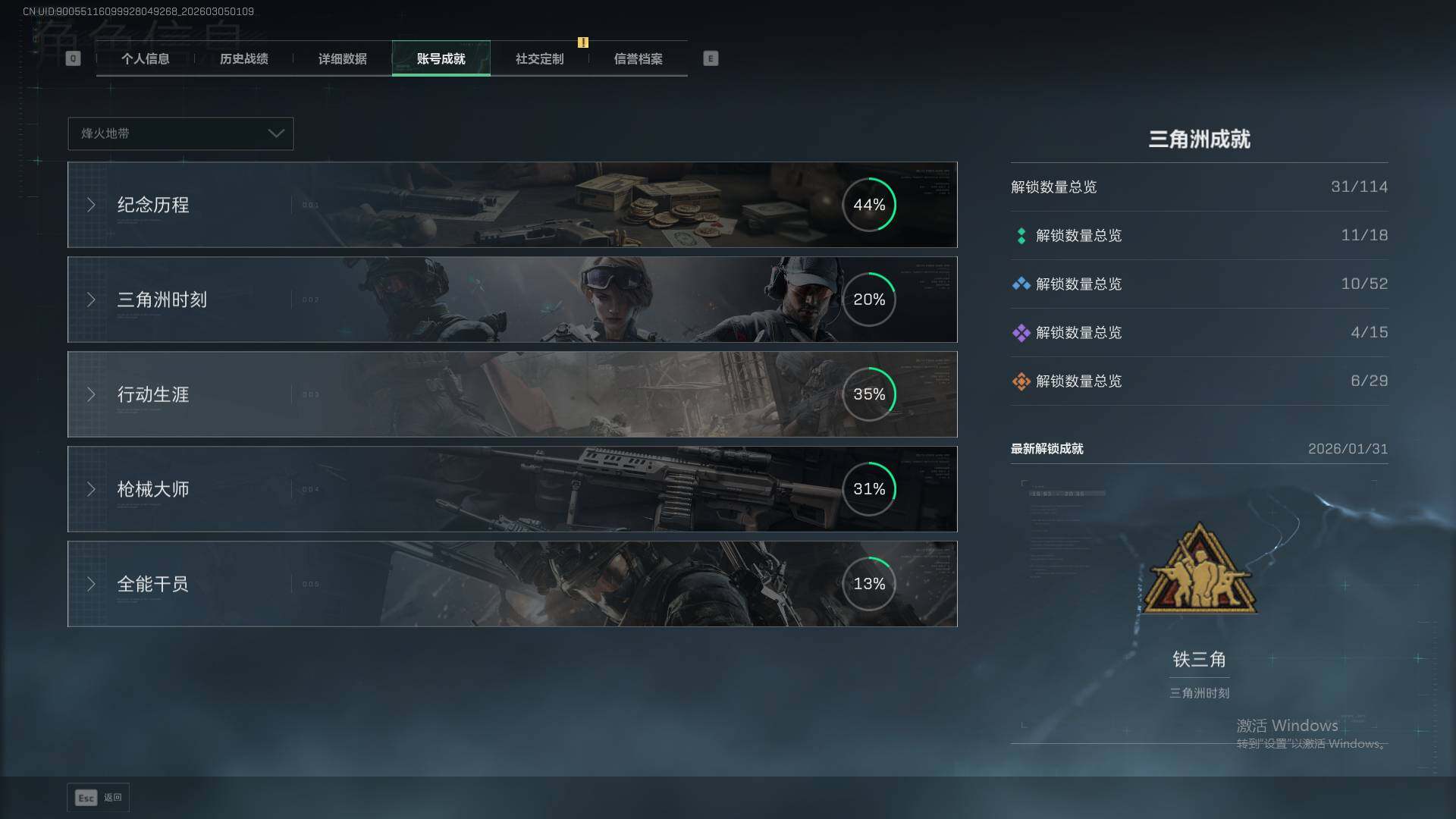
Task: Open the 全能干员 achievement category
Action: pos(512,584)
